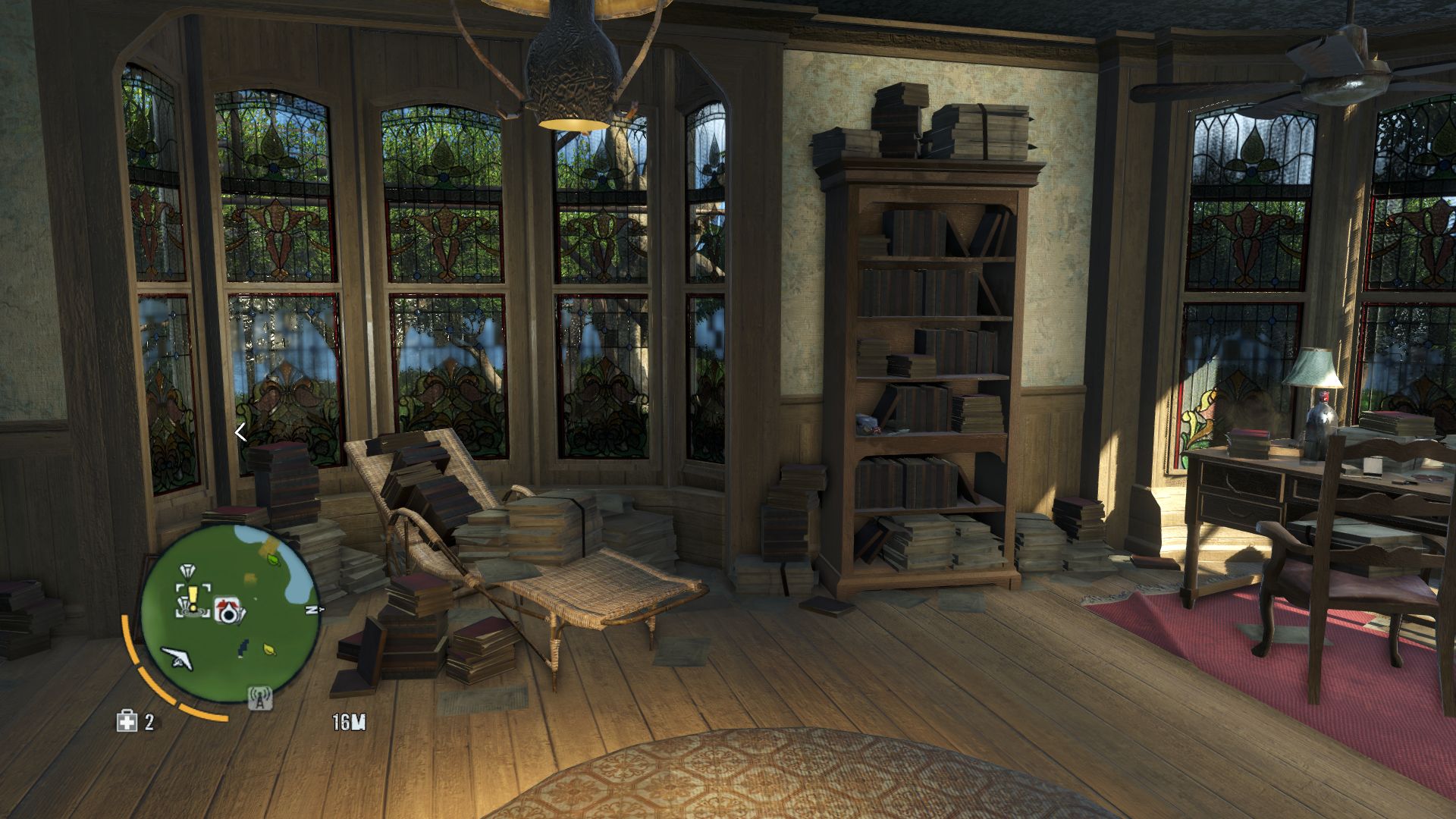Select the upper diamond marker on minimap
Screen dimensions: 1456x819
187,571
